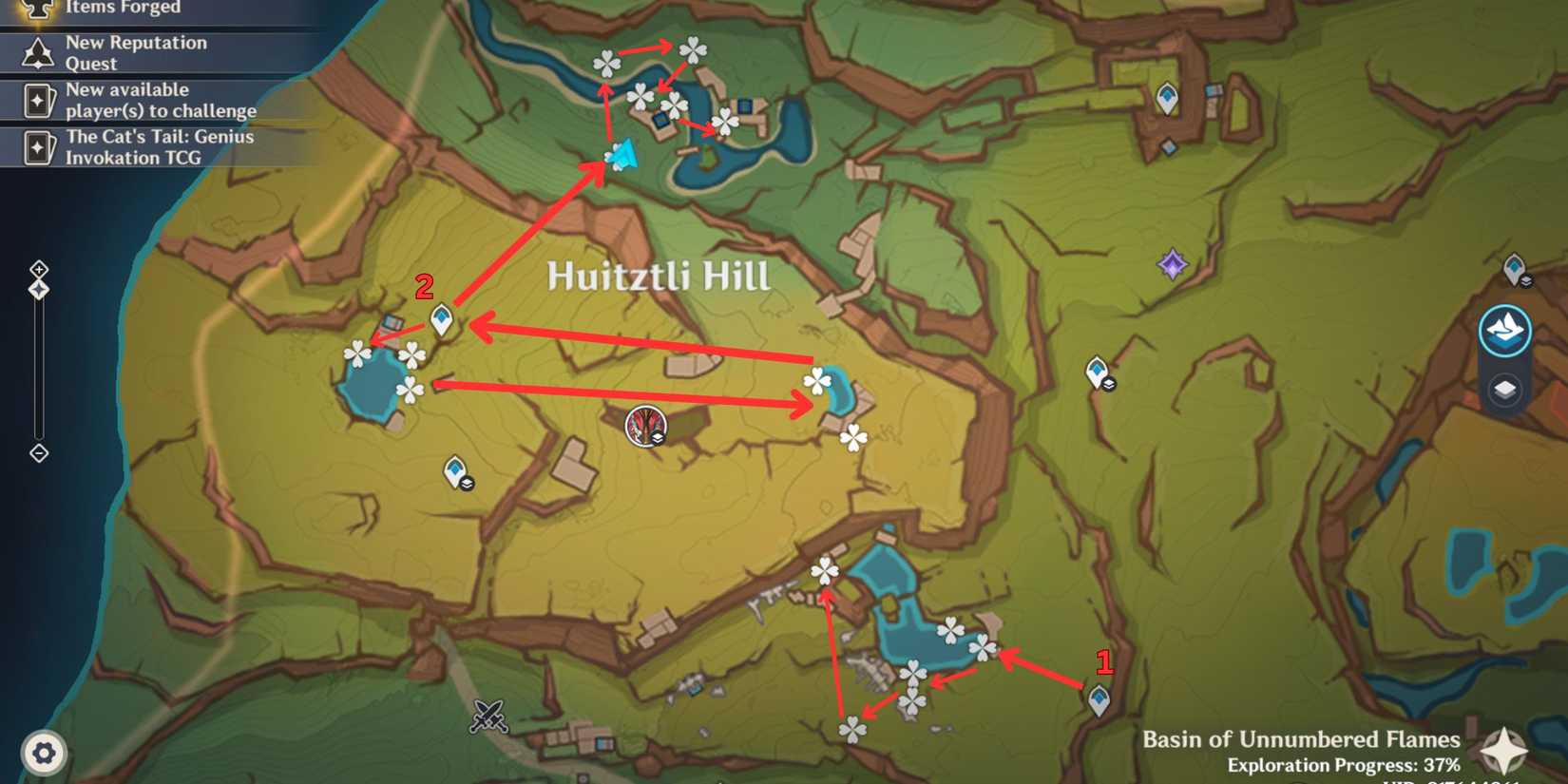Select the blue waterfall waypoint near the northern pond
1568x784 pixels.
pos(622,152)
